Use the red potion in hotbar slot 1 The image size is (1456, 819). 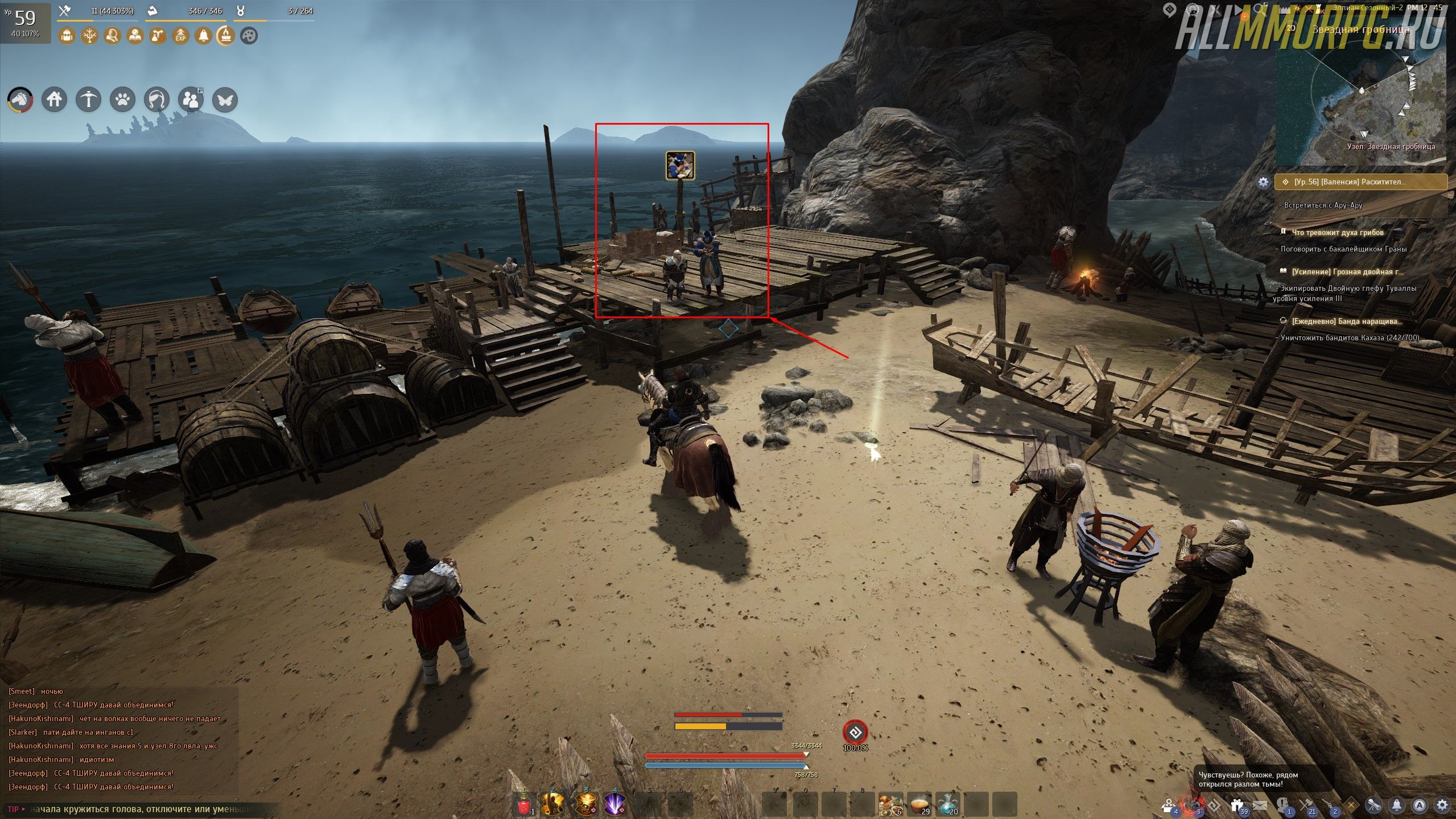coord(524,804)
